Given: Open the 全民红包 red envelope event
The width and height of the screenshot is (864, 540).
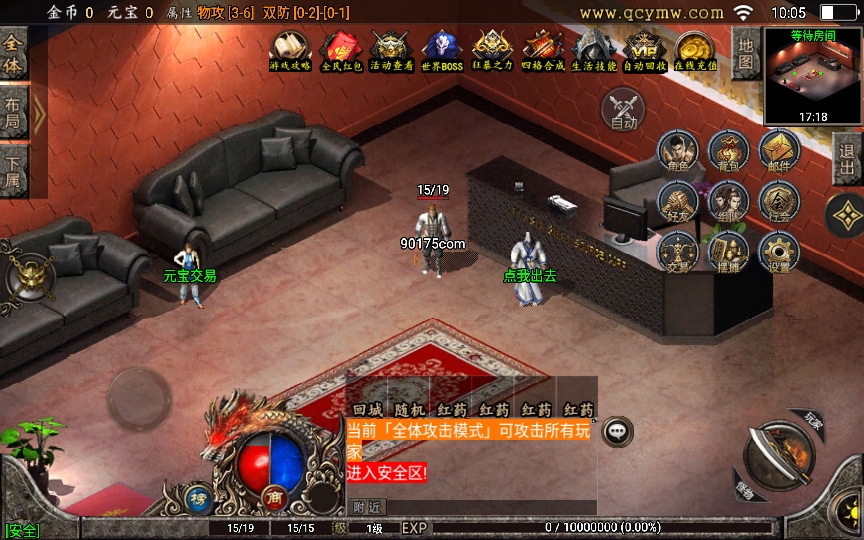Looking at the screenshot, I should point(340,49).
